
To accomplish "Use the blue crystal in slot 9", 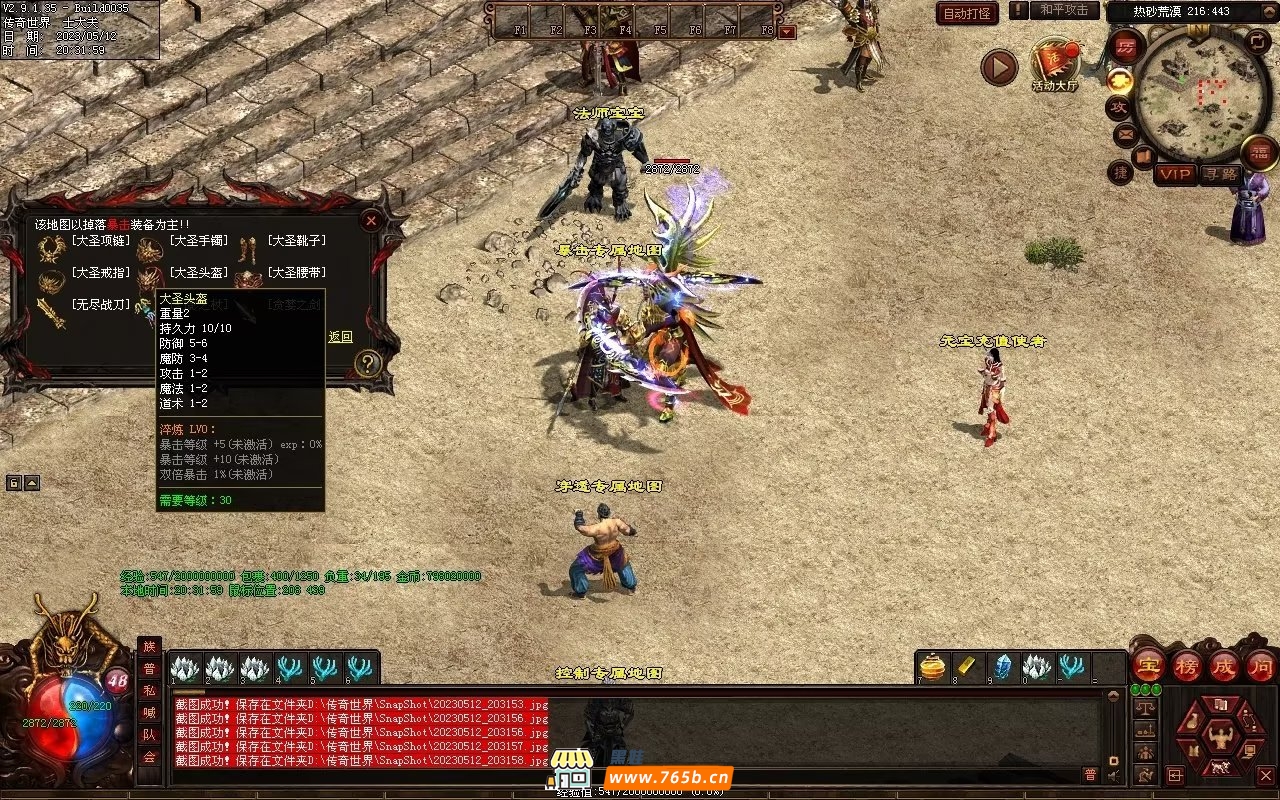I will coord(1002,666).
